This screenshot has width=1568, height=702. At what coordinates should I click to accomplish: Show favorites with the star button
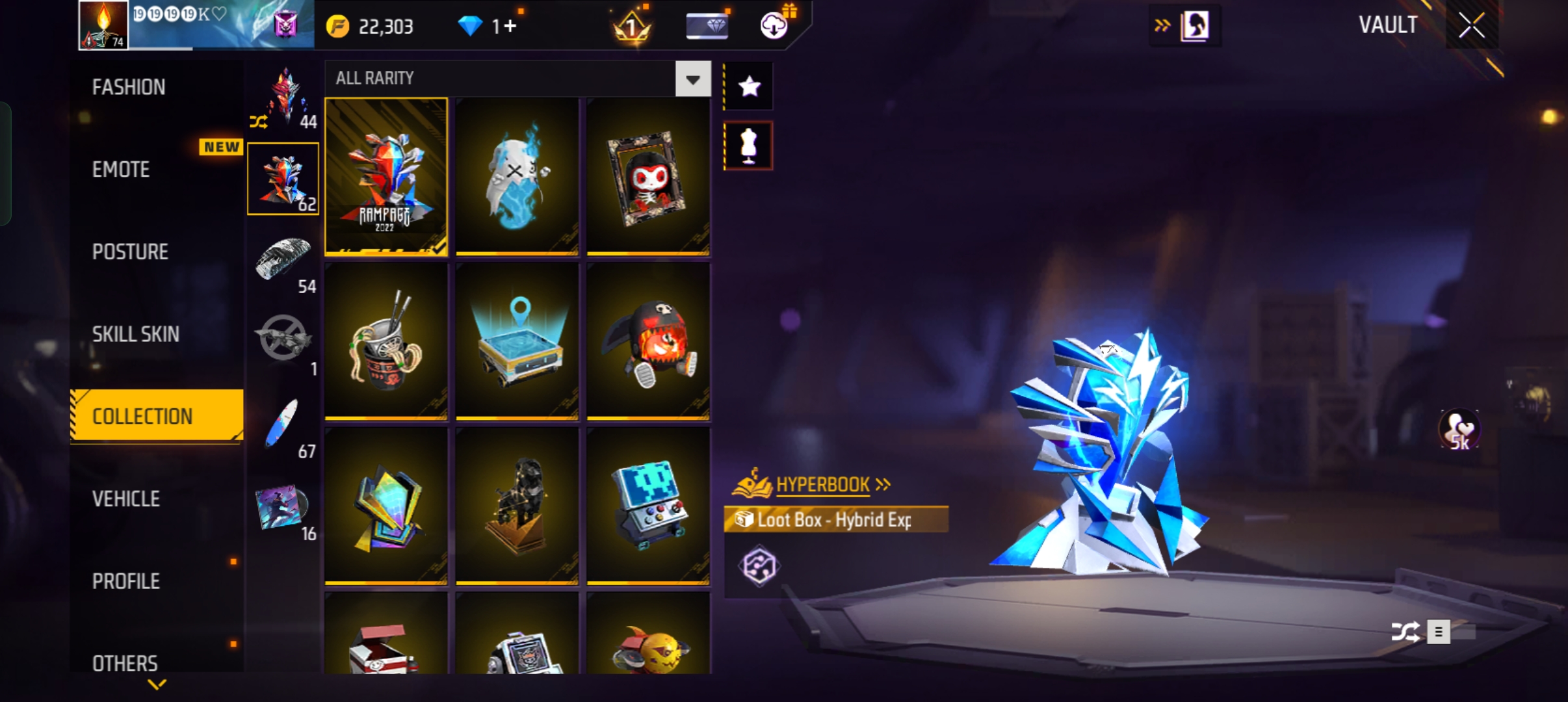(x=749, y=86)
